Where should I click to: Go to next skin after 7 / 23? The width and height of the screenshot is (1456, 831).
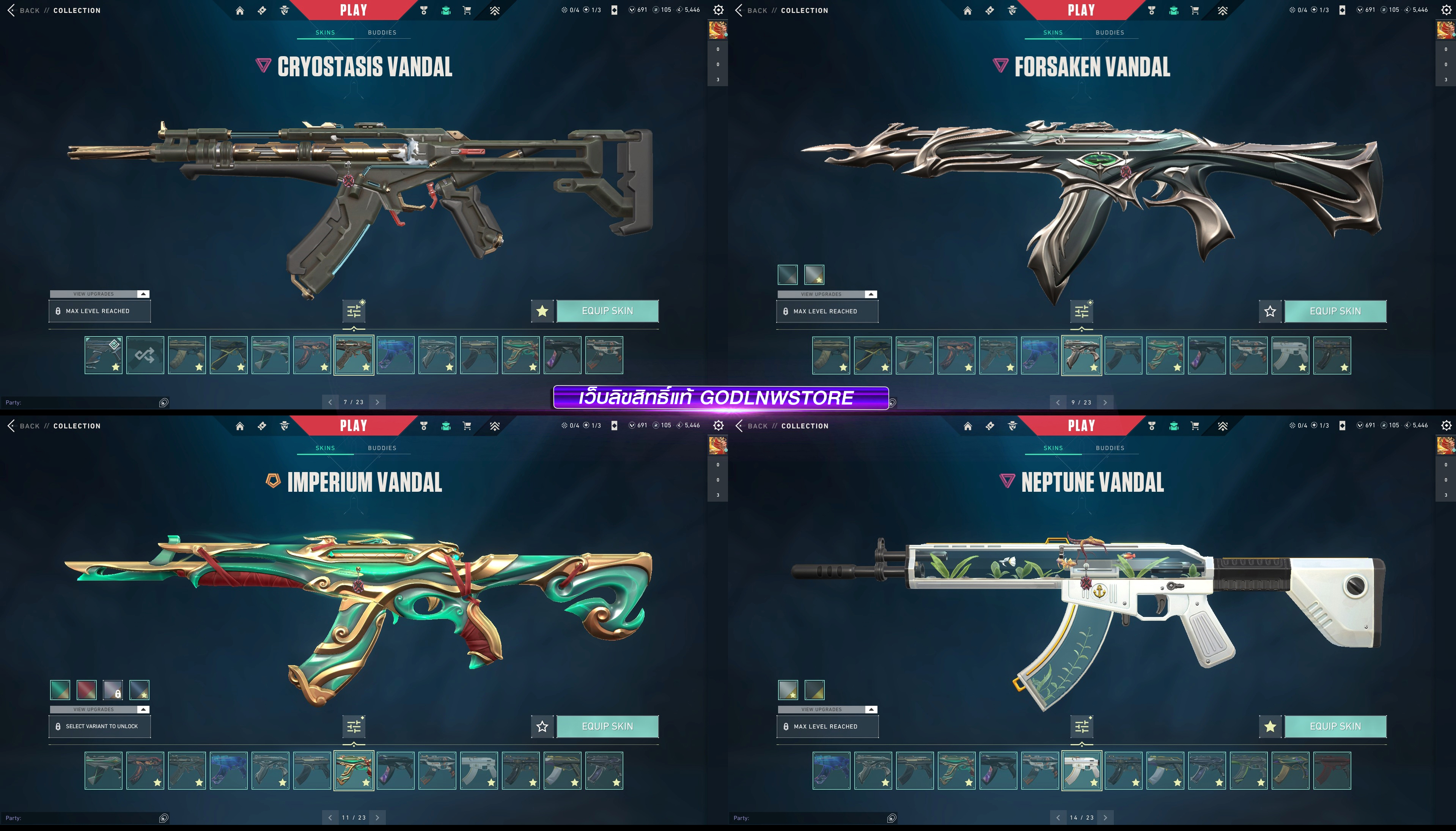377,402
